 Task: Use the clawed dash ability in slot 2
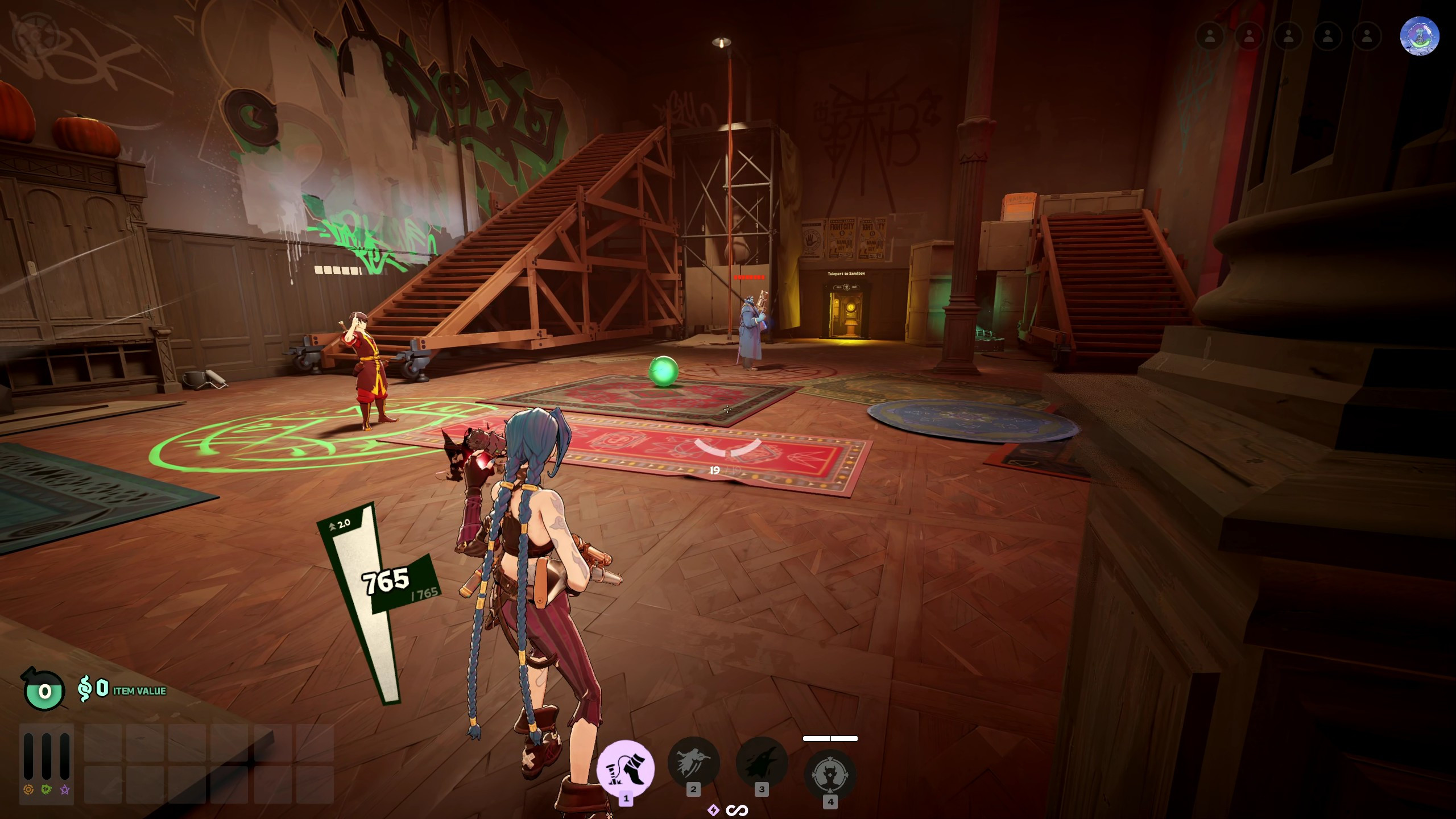[x=693, y=763]
